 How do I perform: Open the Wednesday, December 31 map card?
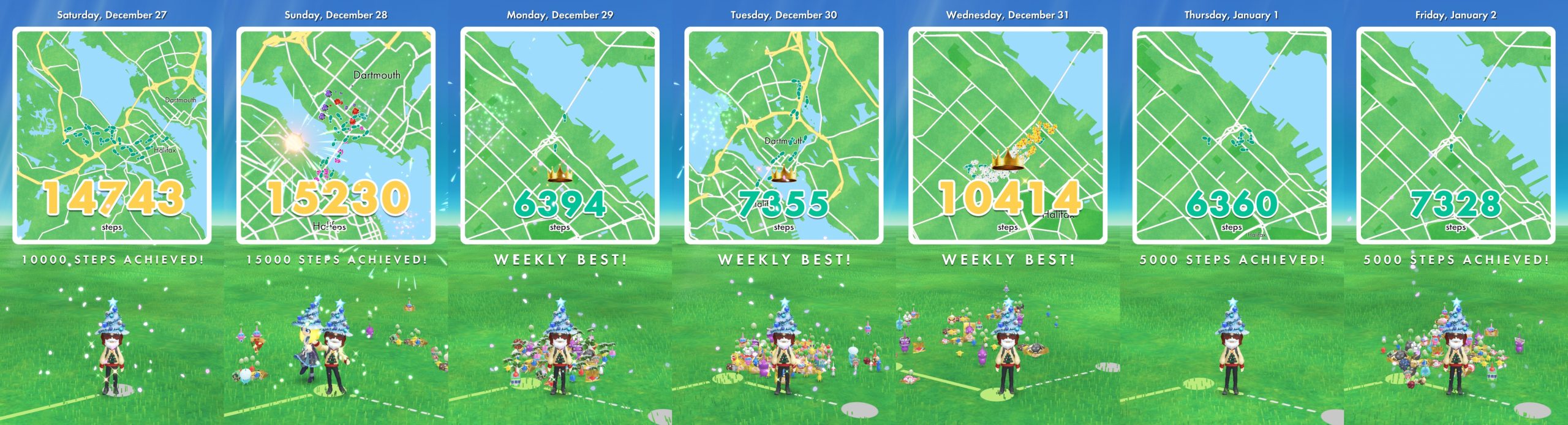(1008, 135)
